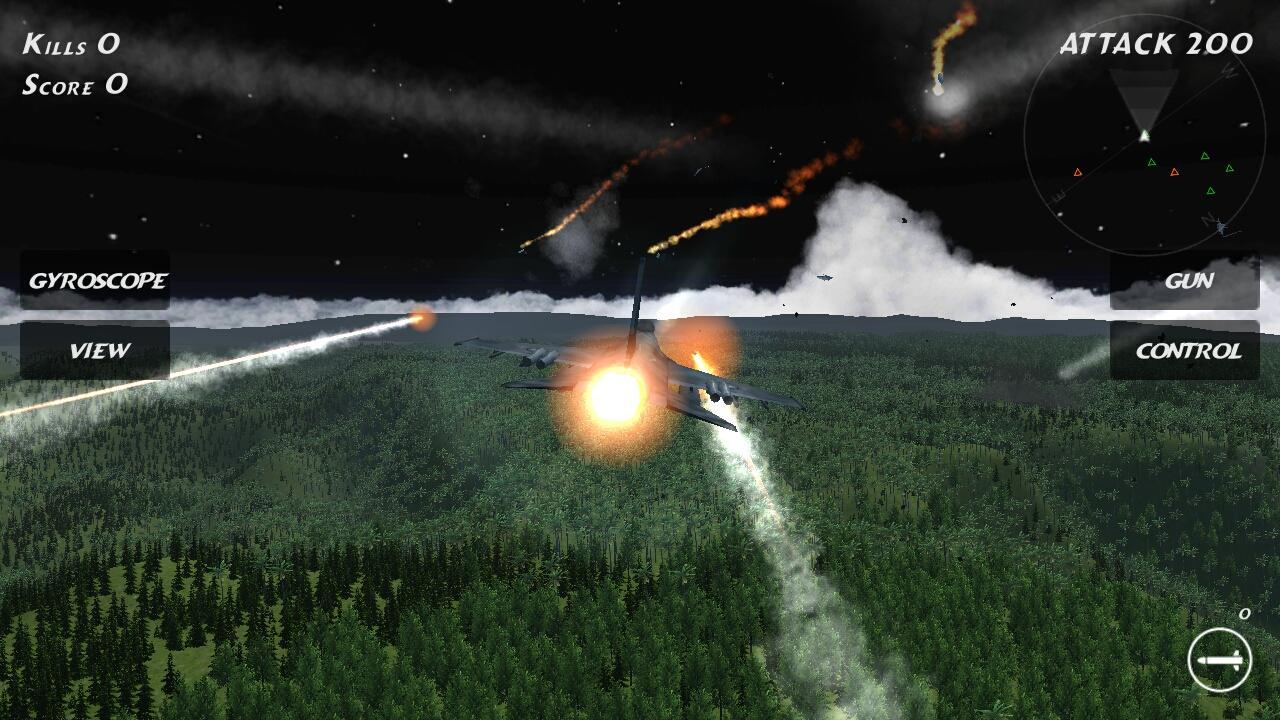
Task: Tap a red enemy triangle on the radar
Action: click(x=1077, y=172)
